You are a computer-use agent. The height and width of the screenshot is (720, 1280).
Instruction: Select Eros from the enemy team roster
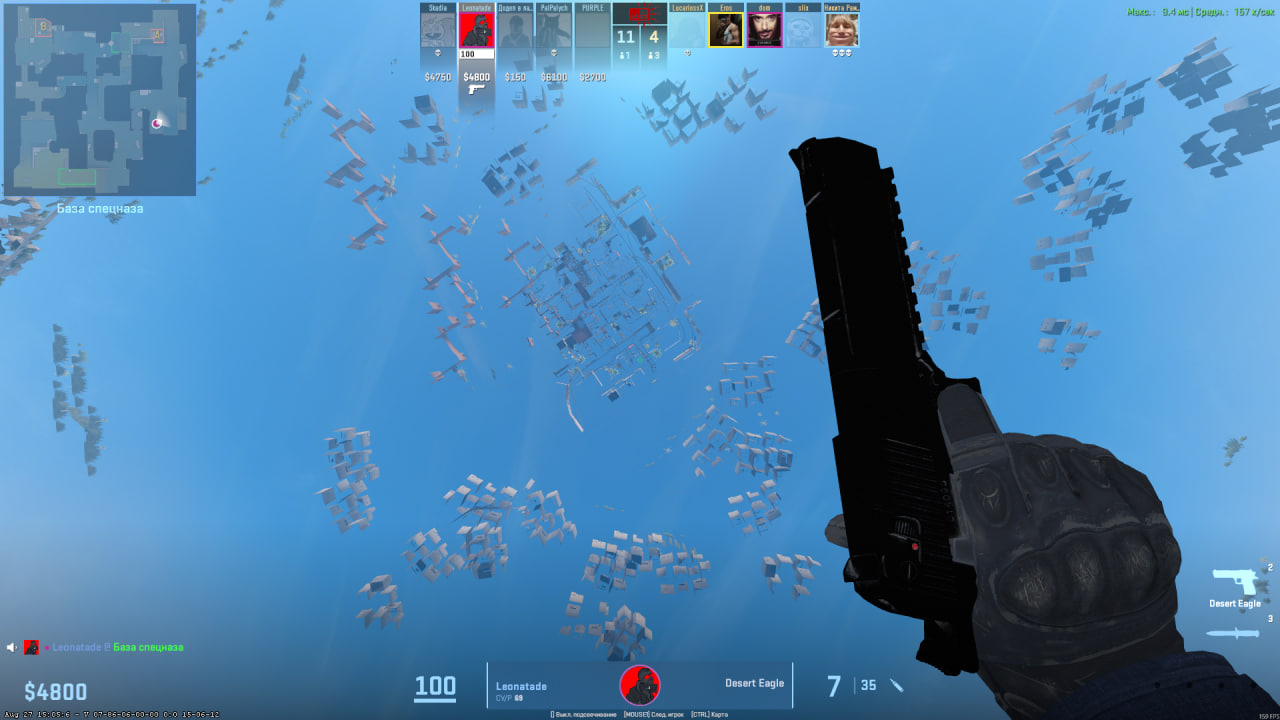click(726, 28)
